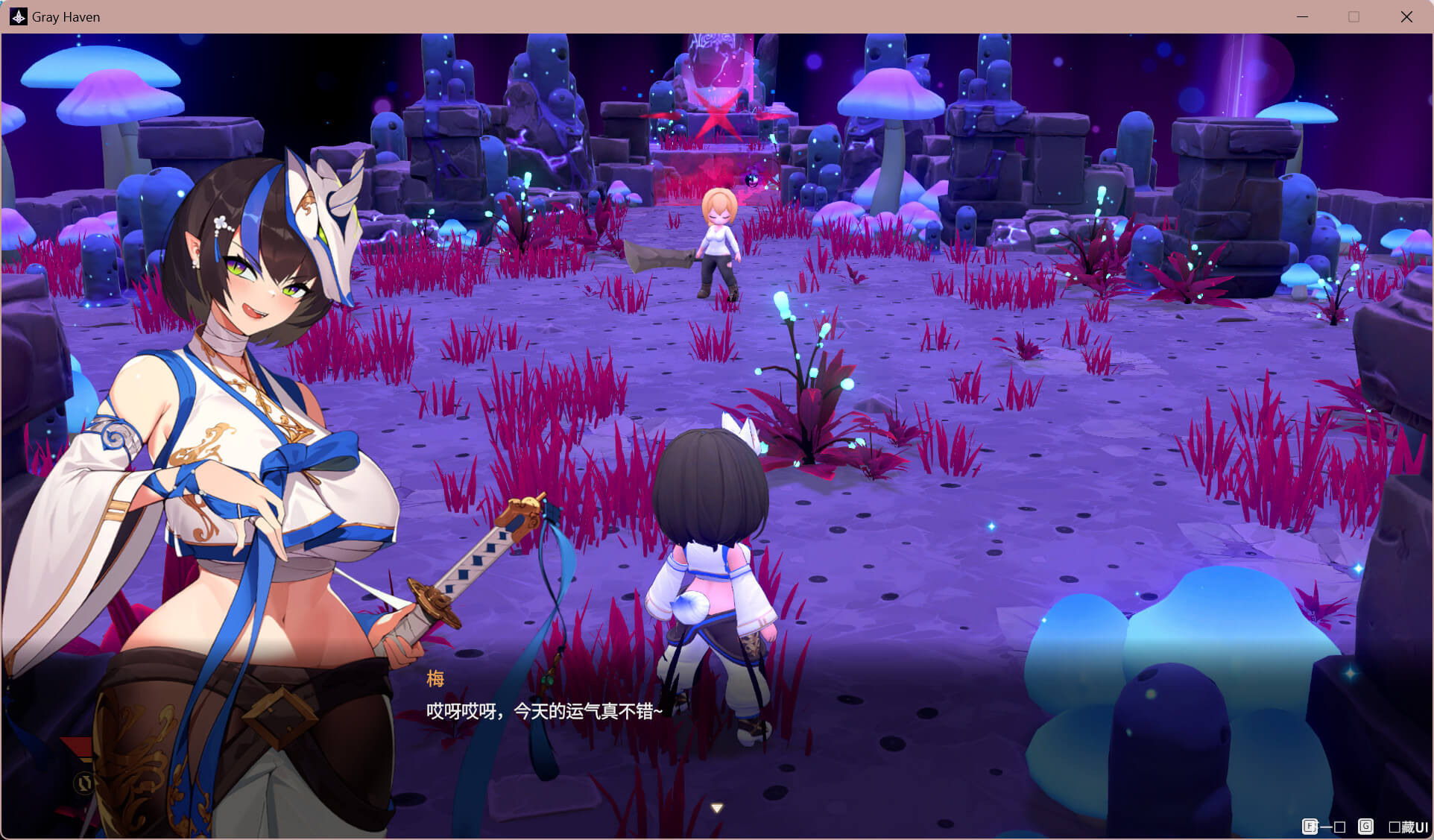
Task: Close the Gray Haven window
Action: tap(1406, 16)
